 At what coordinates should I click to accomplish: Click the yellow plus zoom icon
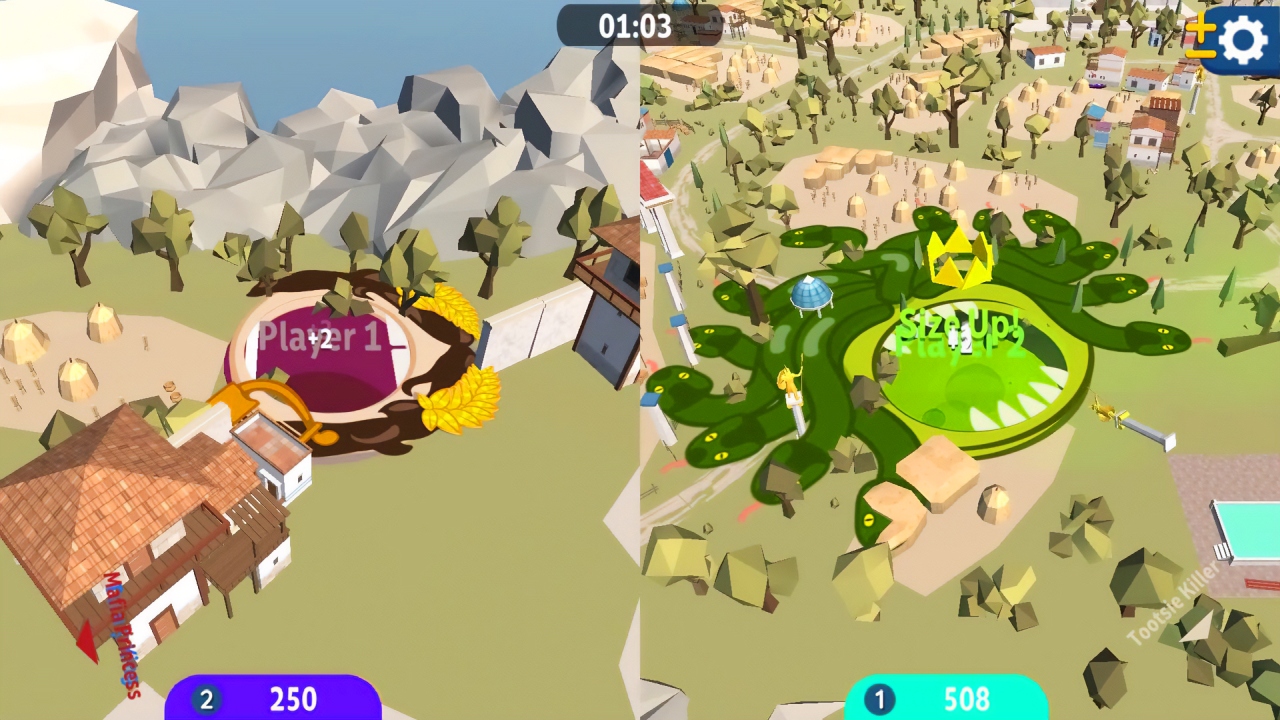tap(1201, 27)
